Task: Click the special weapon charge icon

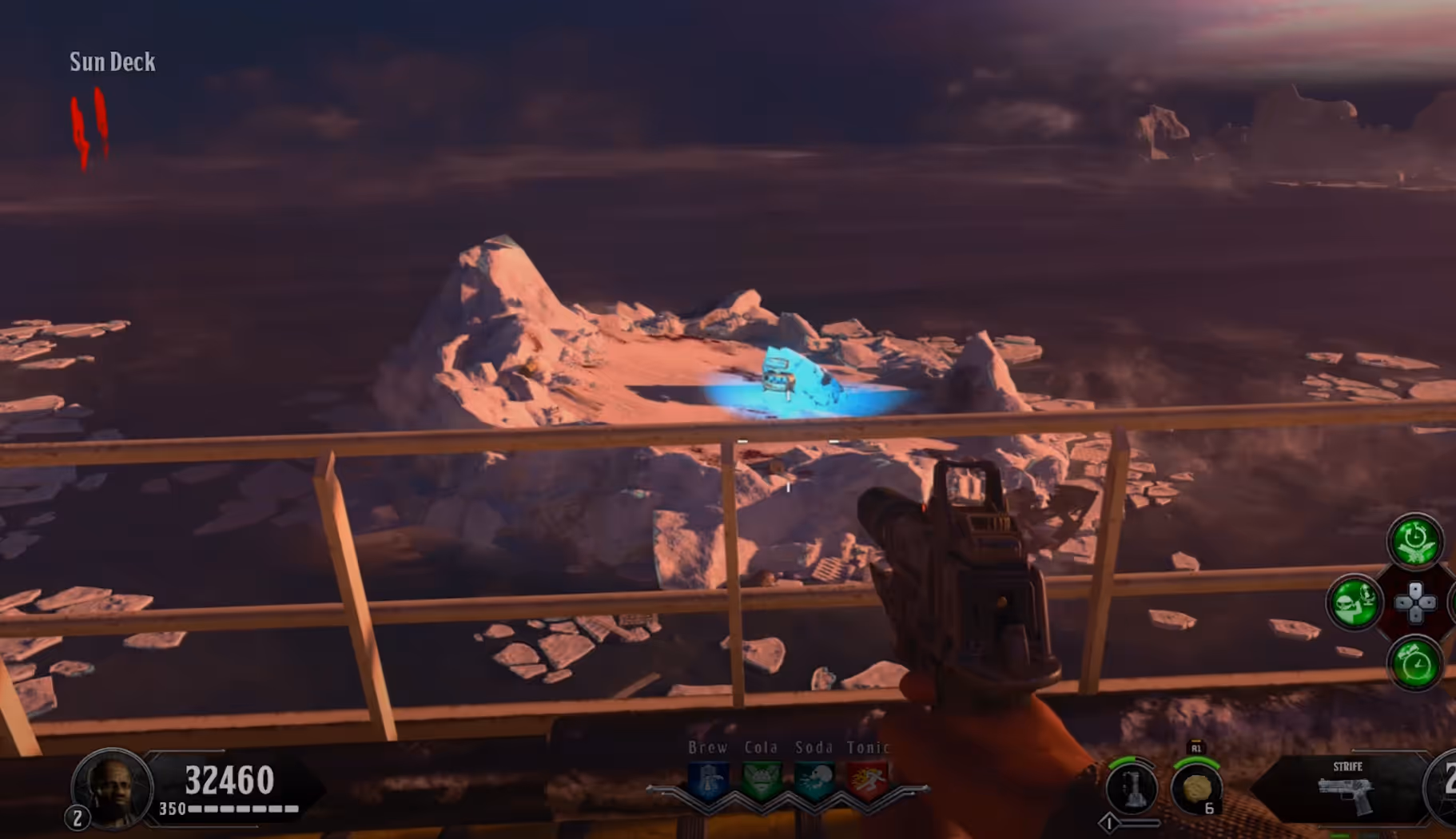Action: click(x=1132, y=788)
